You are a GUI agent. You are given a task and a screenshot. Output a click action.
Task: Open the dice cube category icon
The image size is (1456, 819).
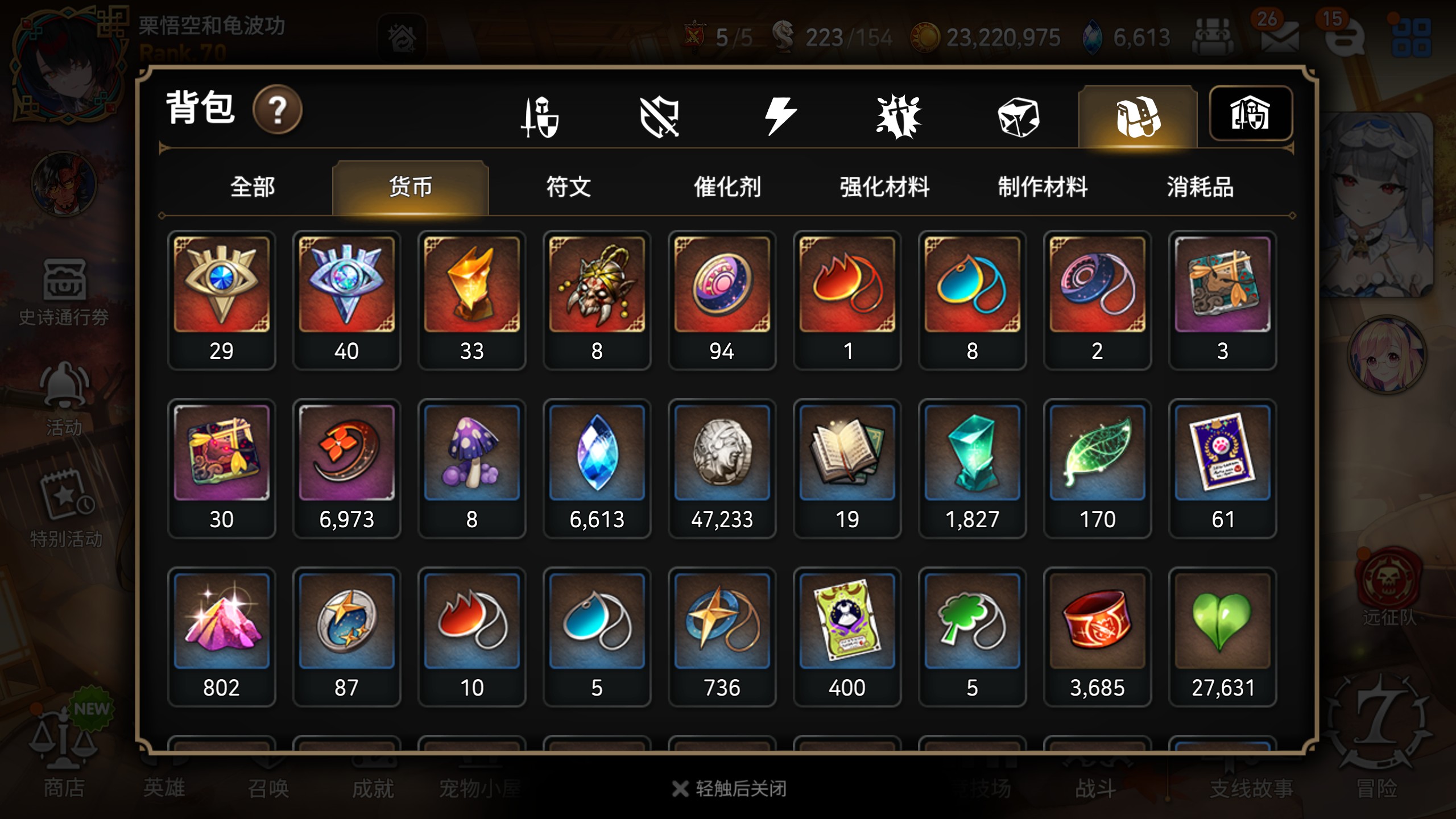[x=1018, y=117]
